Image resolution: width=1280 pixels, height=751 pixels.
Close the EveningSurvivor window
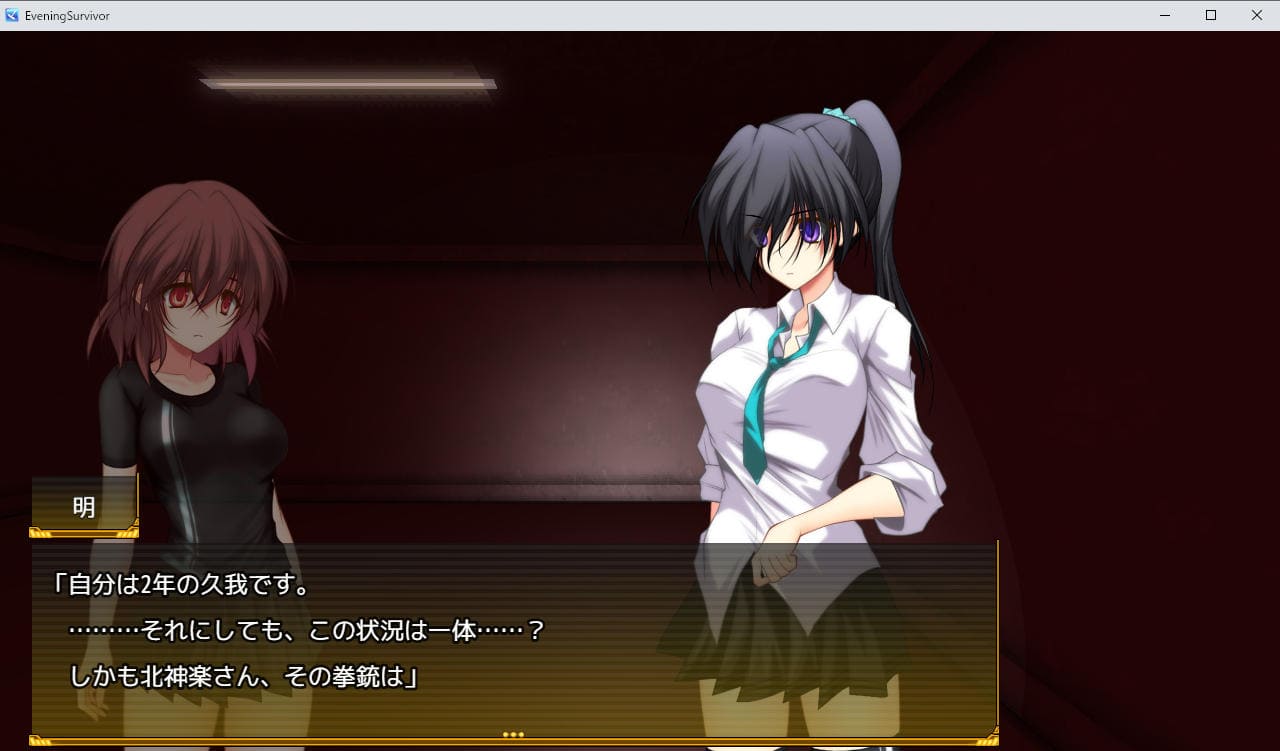(1256, 15)
